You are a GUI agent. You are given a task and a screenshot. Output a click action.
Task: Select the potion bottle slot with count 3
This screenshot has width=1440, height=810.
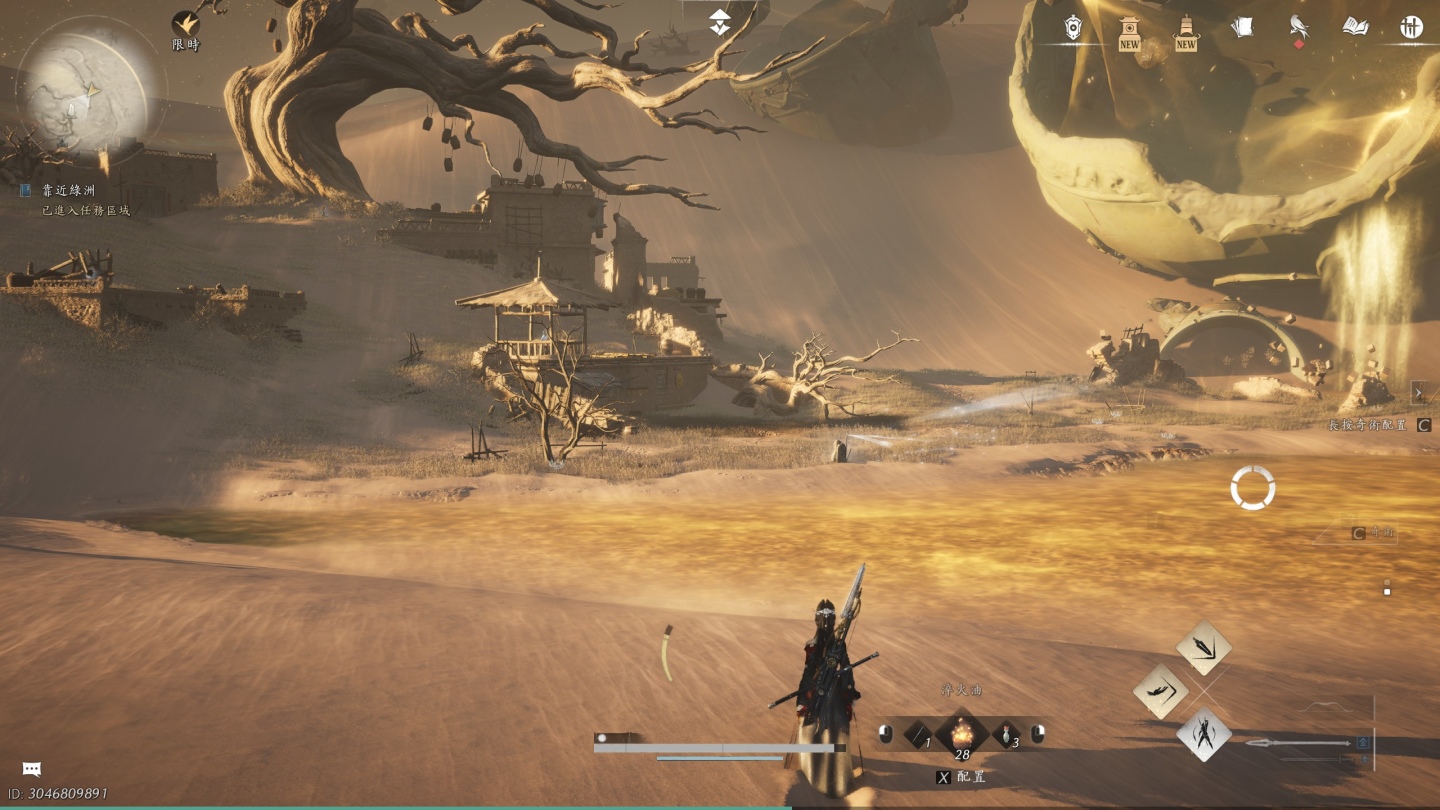[x=1006, y=736]
